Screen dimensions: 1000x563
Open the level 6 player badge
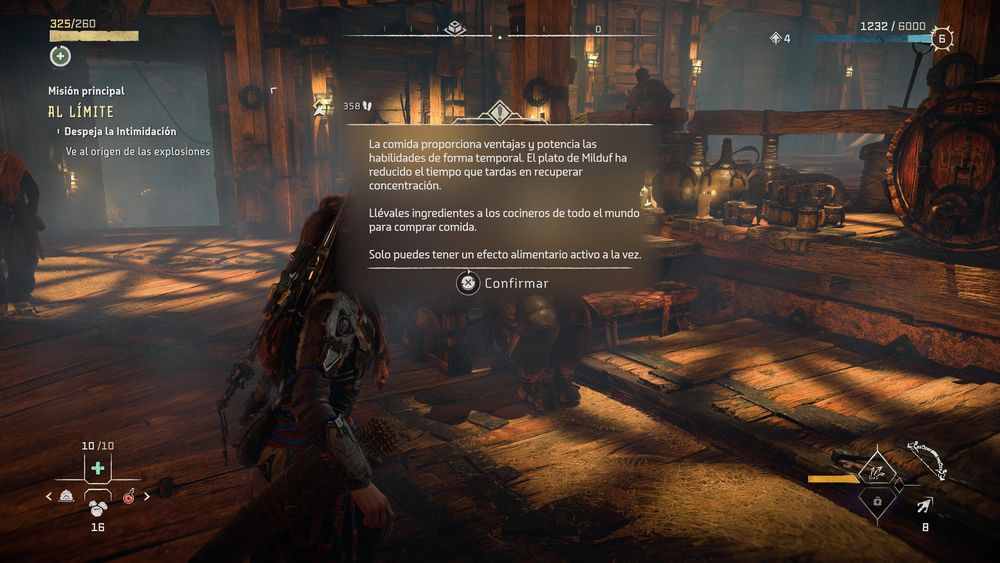coord(940,39)
